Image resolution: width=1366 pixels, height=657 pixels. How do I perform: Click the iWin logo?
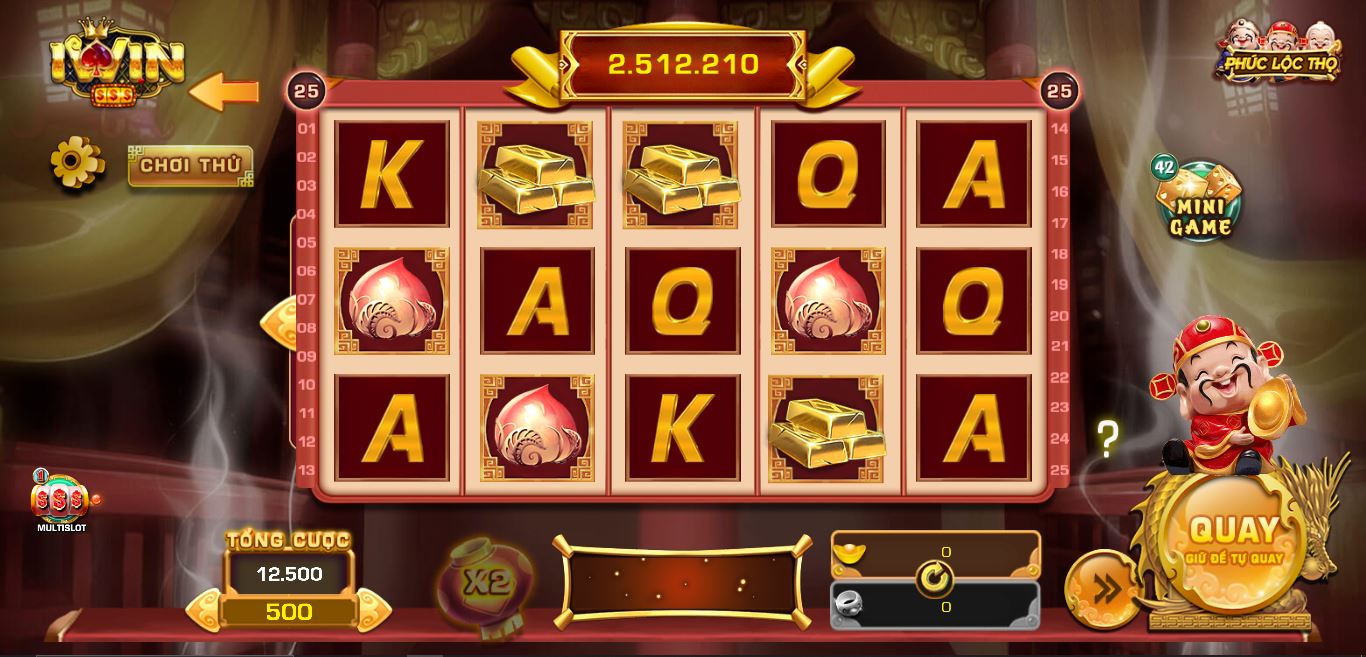pos(117,65)
